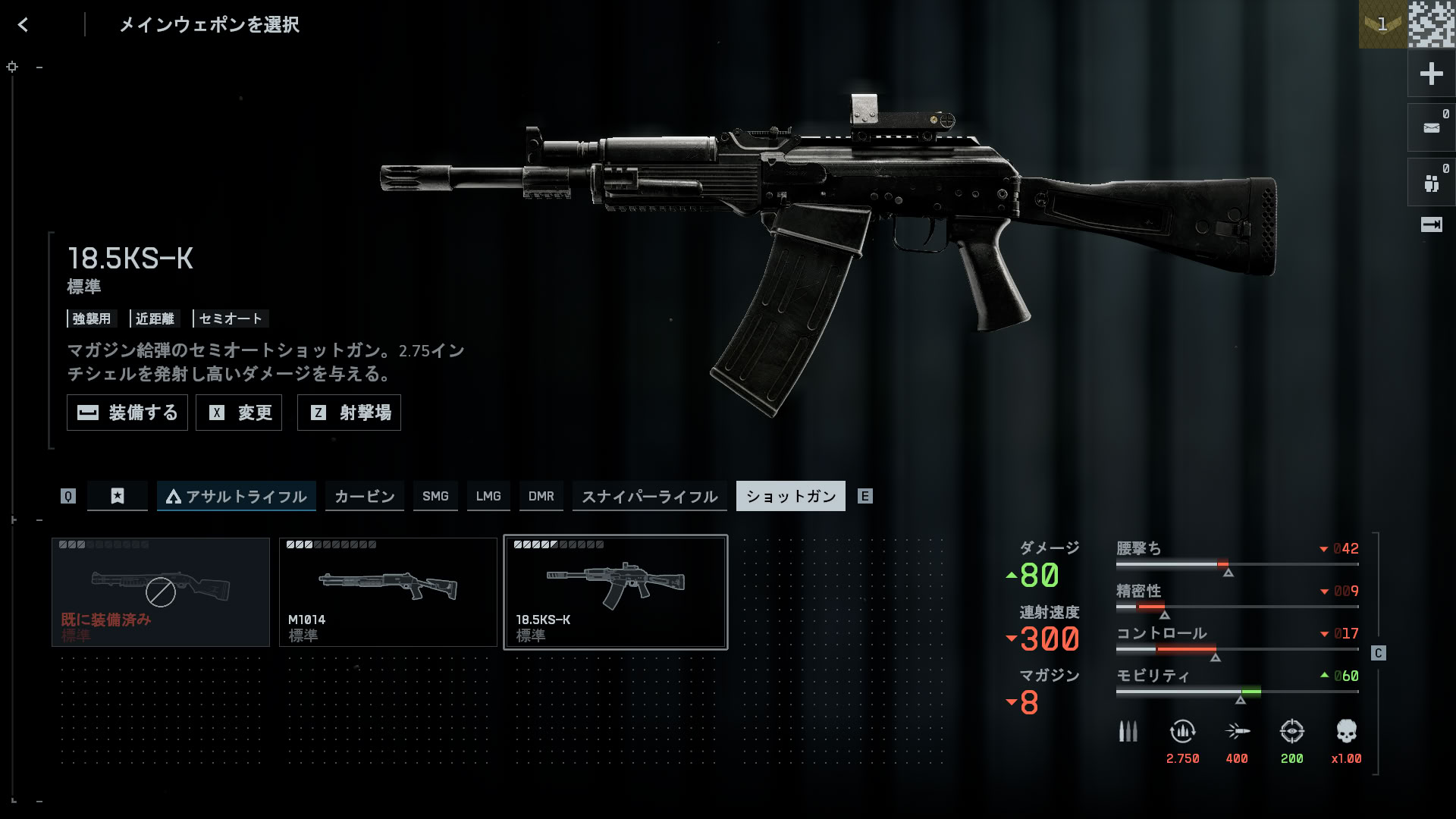1456x819 pixels.
Task: Open the squad members icon
Action: click(x=1431, y=183)
